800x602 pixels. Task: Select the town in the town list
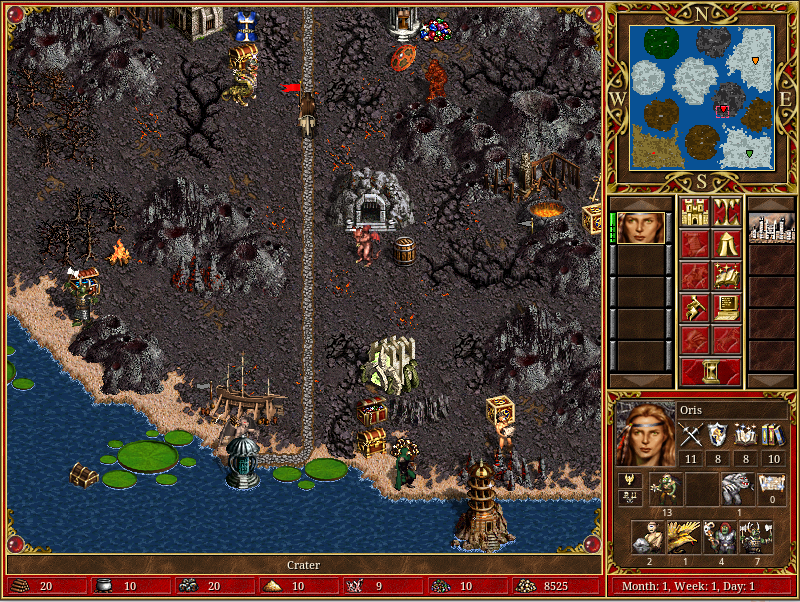coord(771,227)
